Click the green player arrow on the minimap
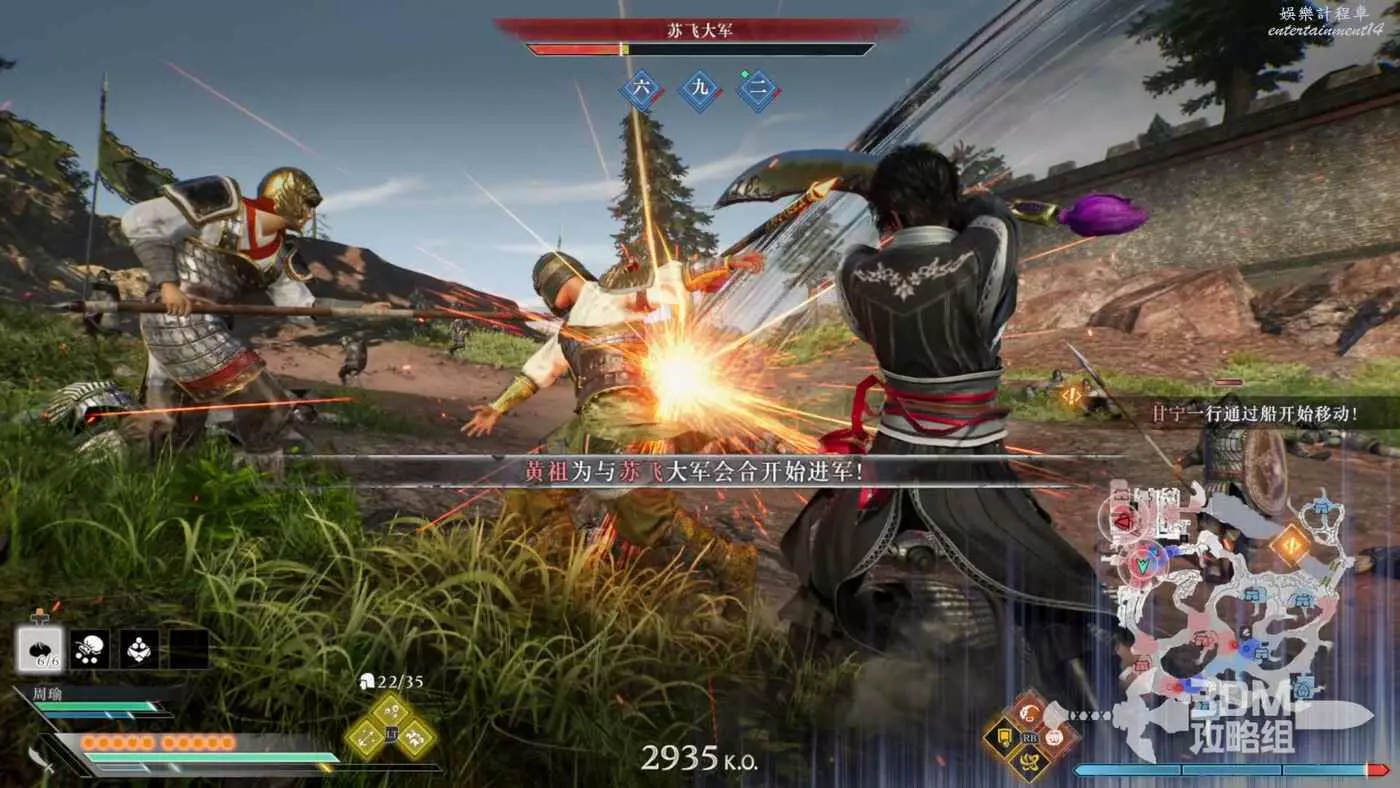This screenshot has height=788, width=1400. (x=1144, y=563)
